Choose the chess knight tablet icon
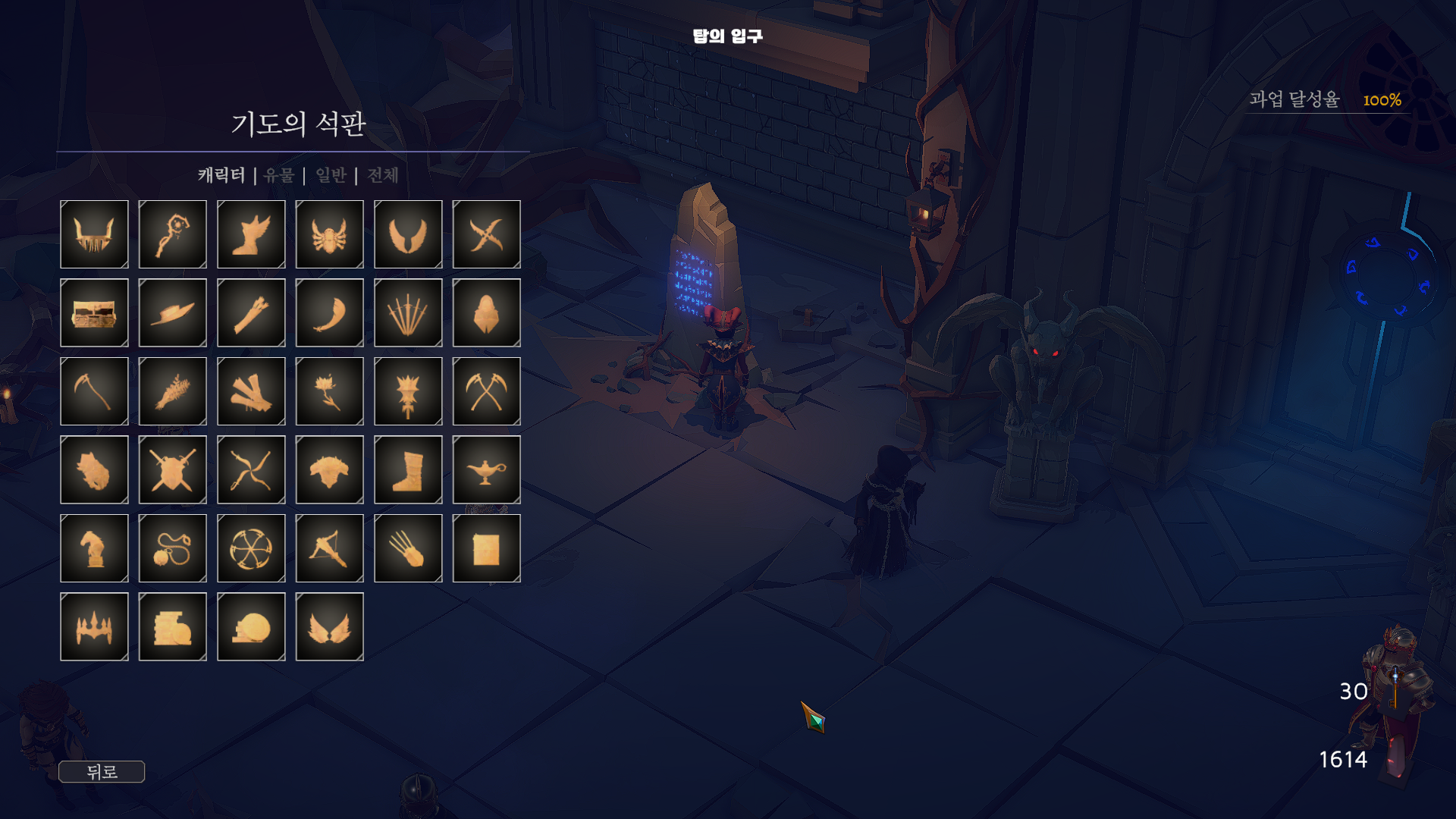 pyautogui.click(x=94, y=548)
